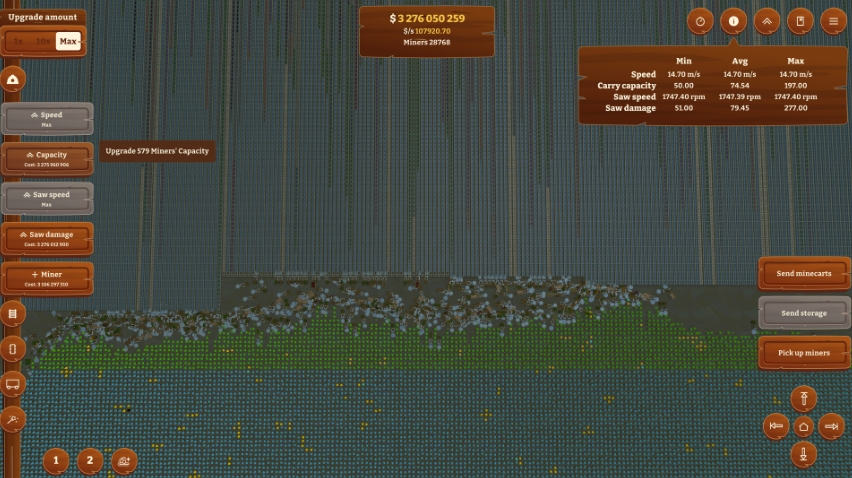Pick up miners
The width and height of the screenshot is (852, 478).
click(x=803, y=353)
